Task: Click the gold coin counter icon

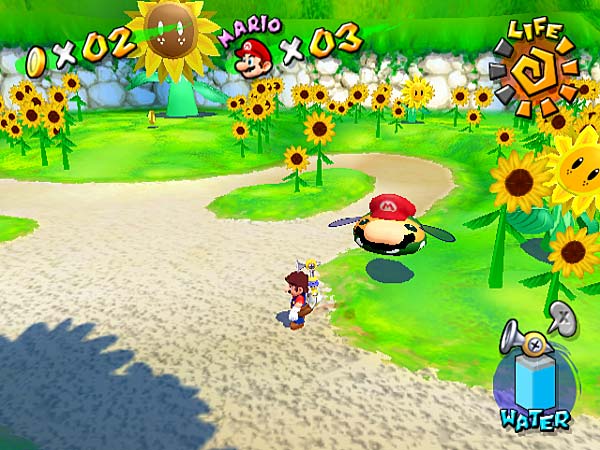Action: (37, 59)
